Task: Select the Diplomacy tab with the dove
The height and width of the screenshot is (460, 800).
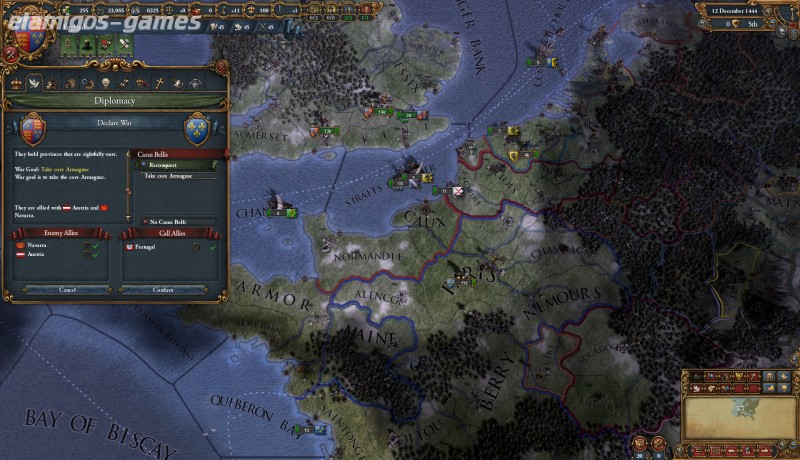Action: (x=34, y=82)
